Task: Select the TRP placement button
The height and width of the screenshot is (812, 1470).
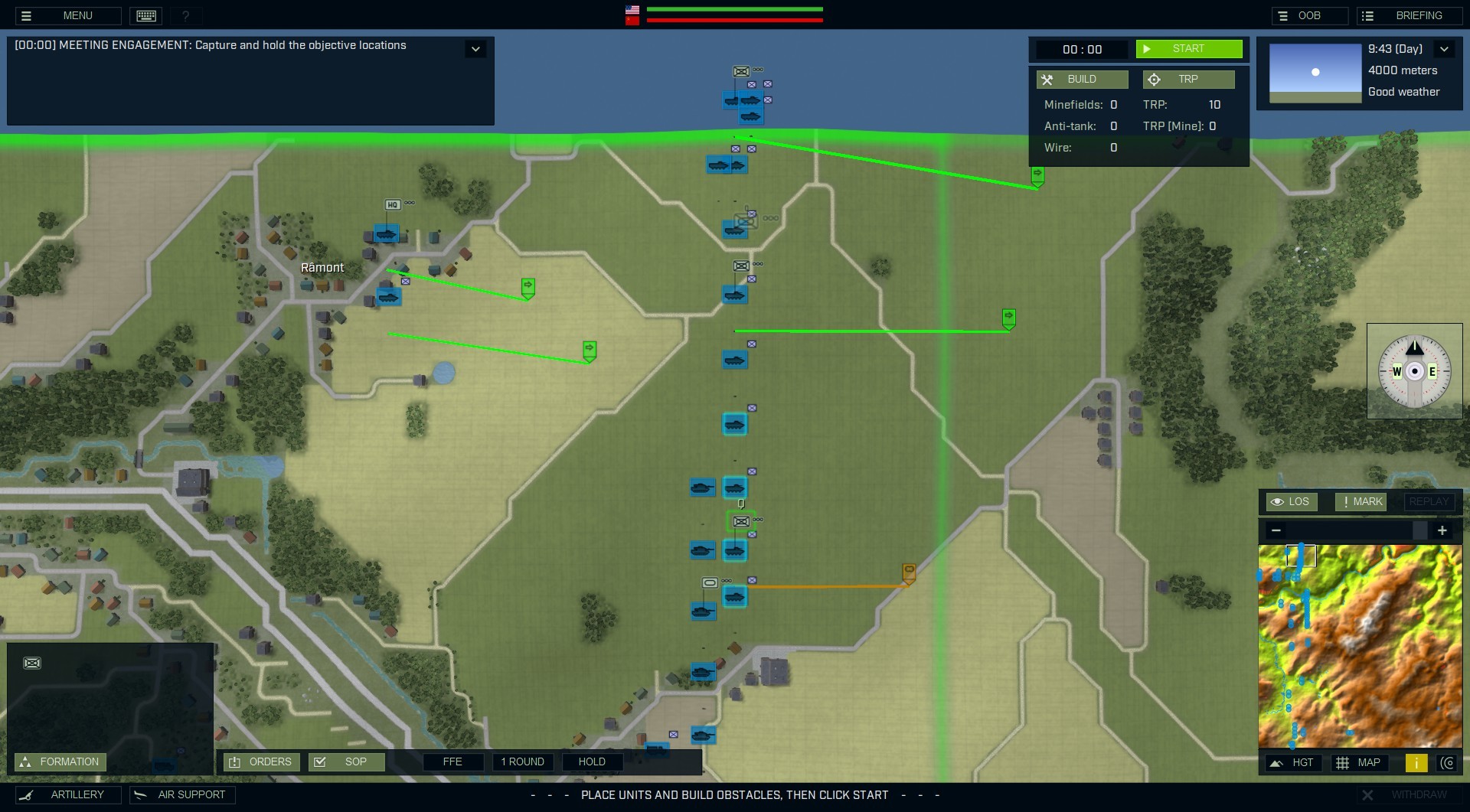Action: 1187,80
